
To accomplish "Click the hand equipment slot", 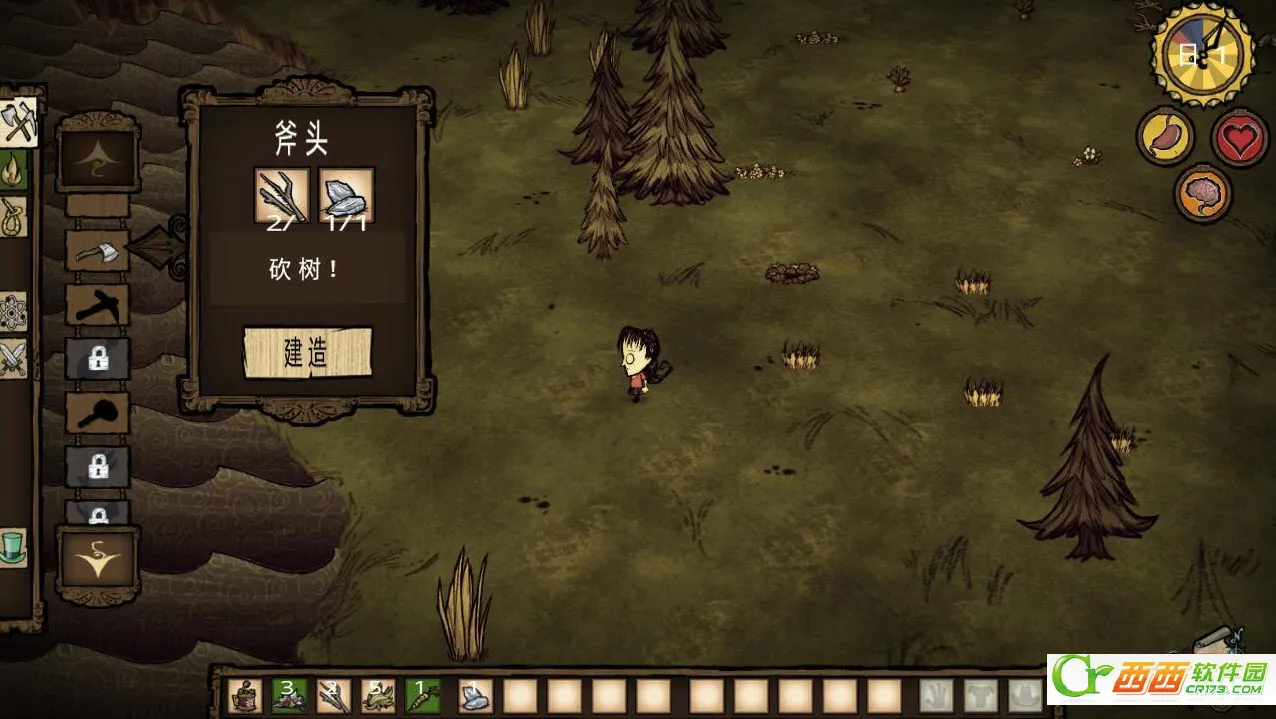I will coord(937,695).
